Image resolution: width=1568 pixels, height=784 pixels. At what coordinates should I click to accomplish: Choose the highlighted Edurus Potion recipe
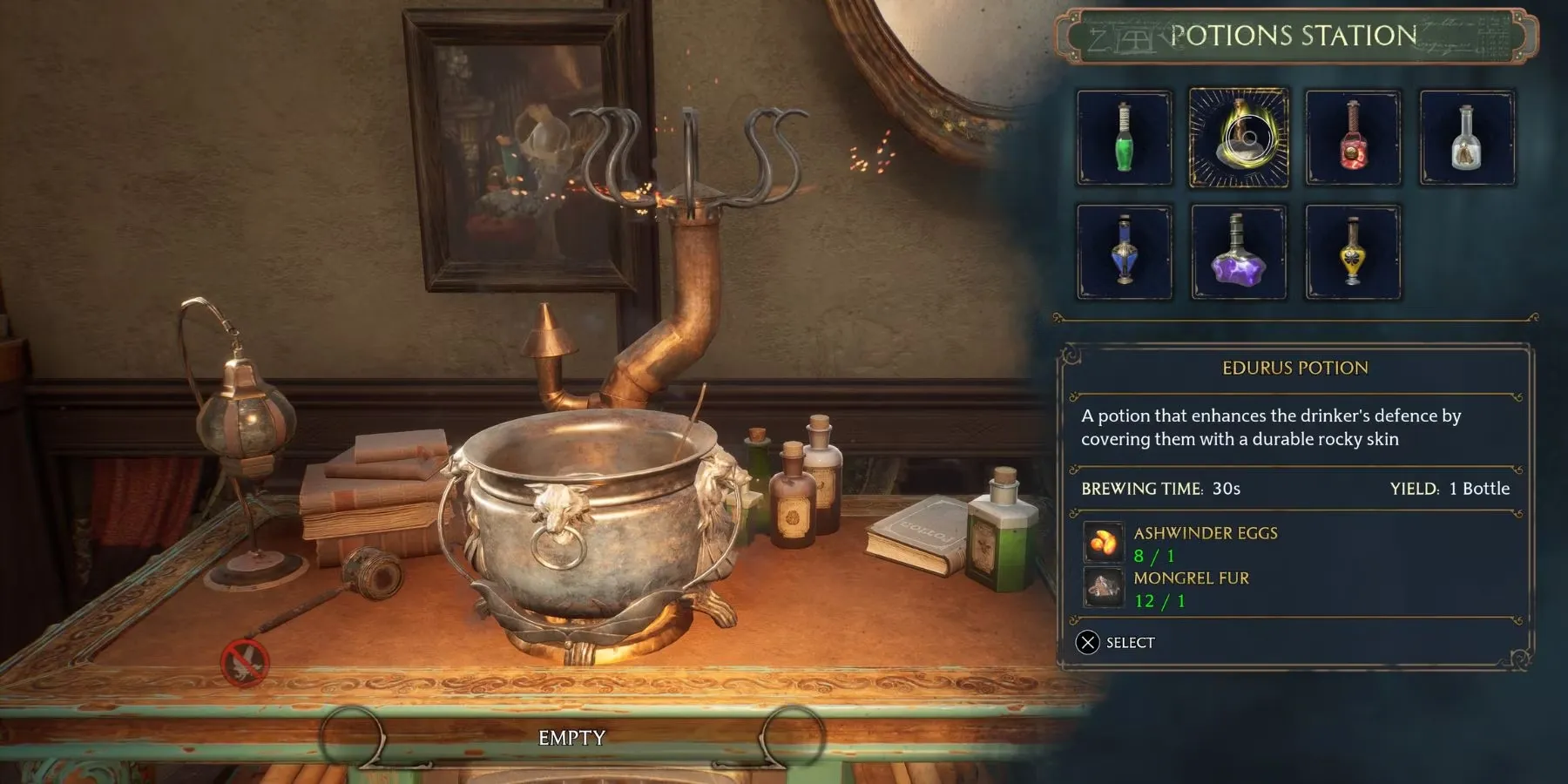coord(1239,138)
